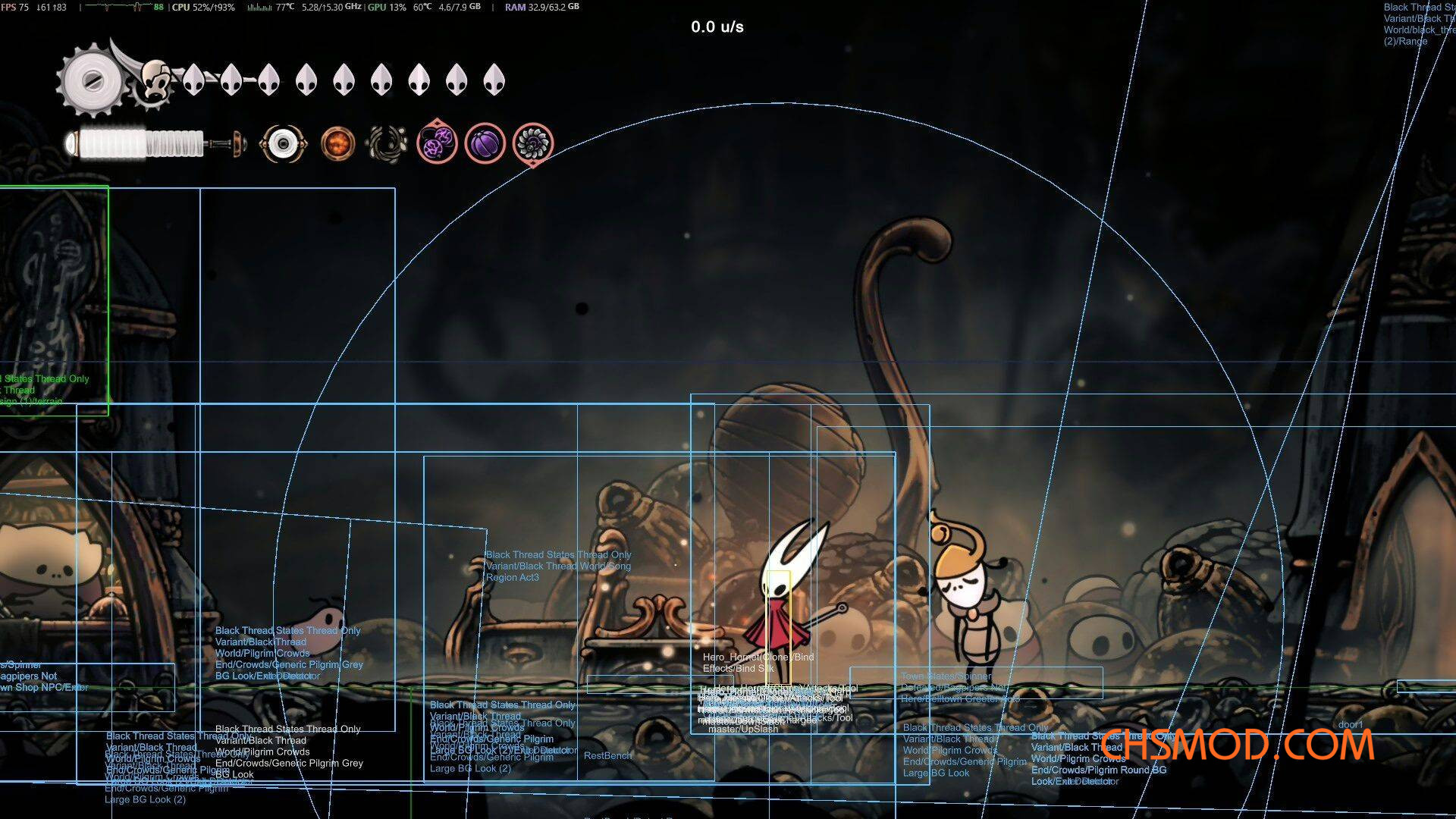Select the white eye orb tool icon
The width and height of the screenshot is (1456, 819).
pos(283,143)
